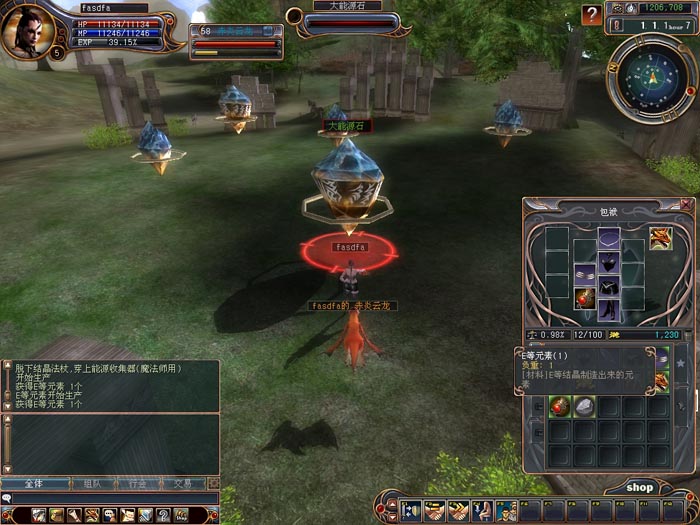
Task: Select the equipped necklace slot
Action: click(609, 239)
